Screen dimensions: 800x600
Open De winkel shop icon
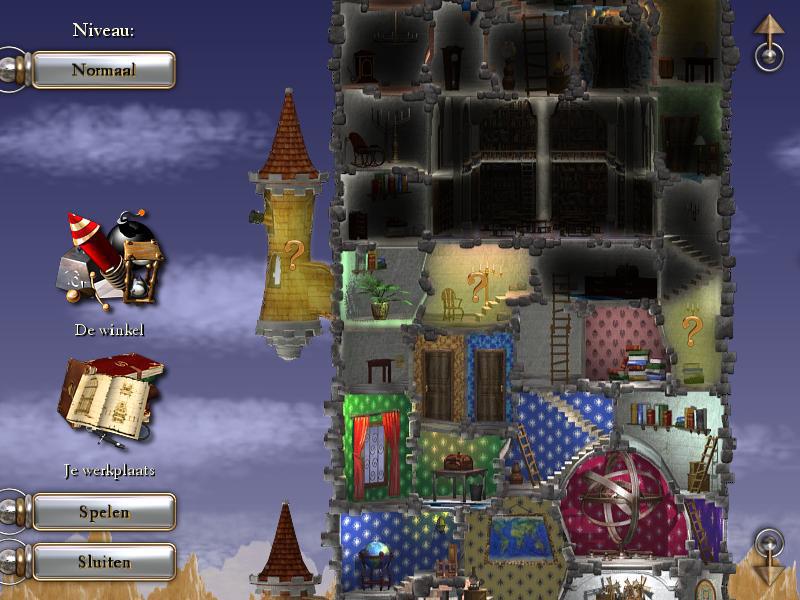click(108, 260)
